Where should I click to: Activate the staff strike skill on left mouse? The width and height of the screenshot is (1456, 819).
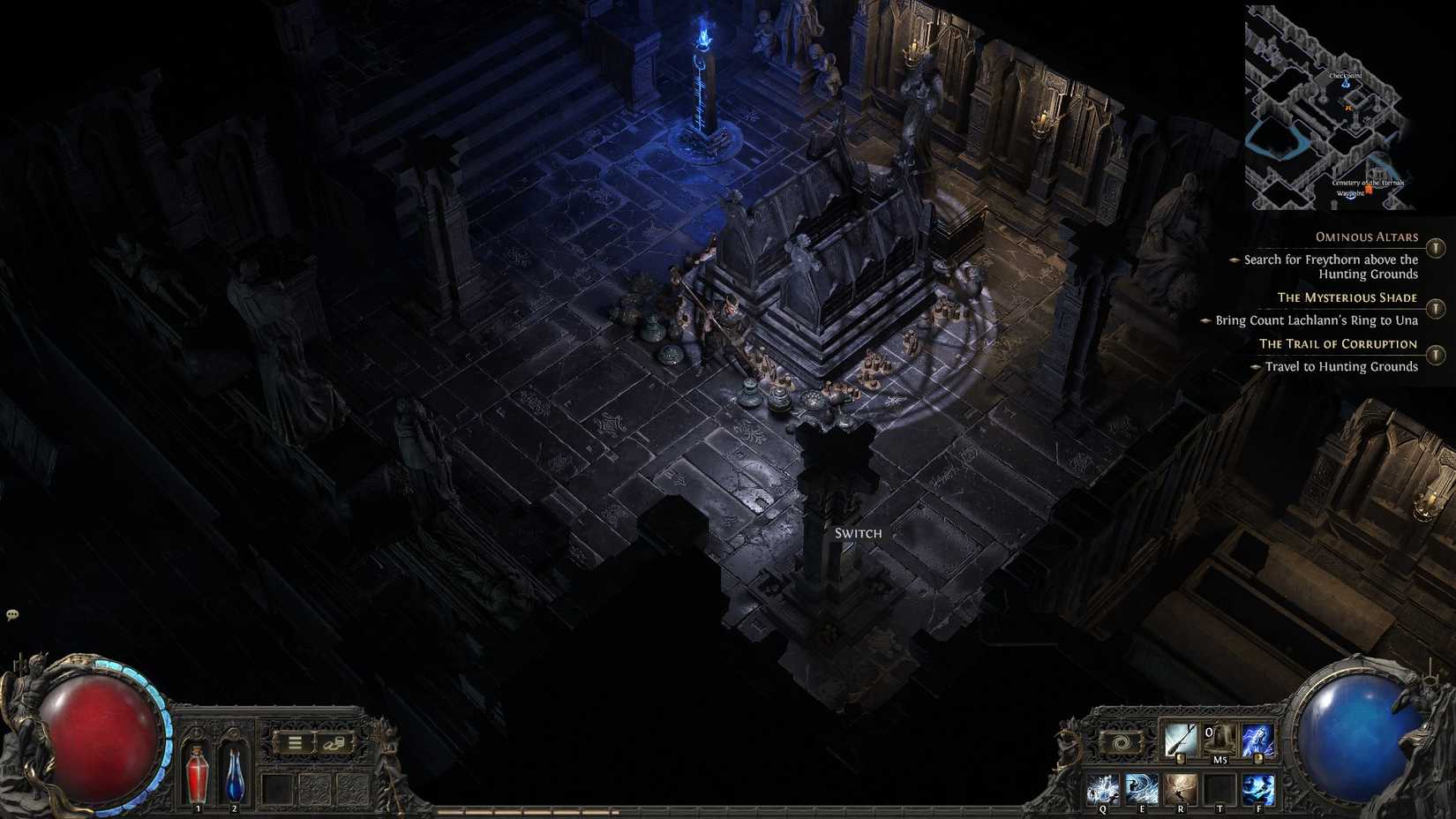pyautogui.click(x=1182, y=740)
